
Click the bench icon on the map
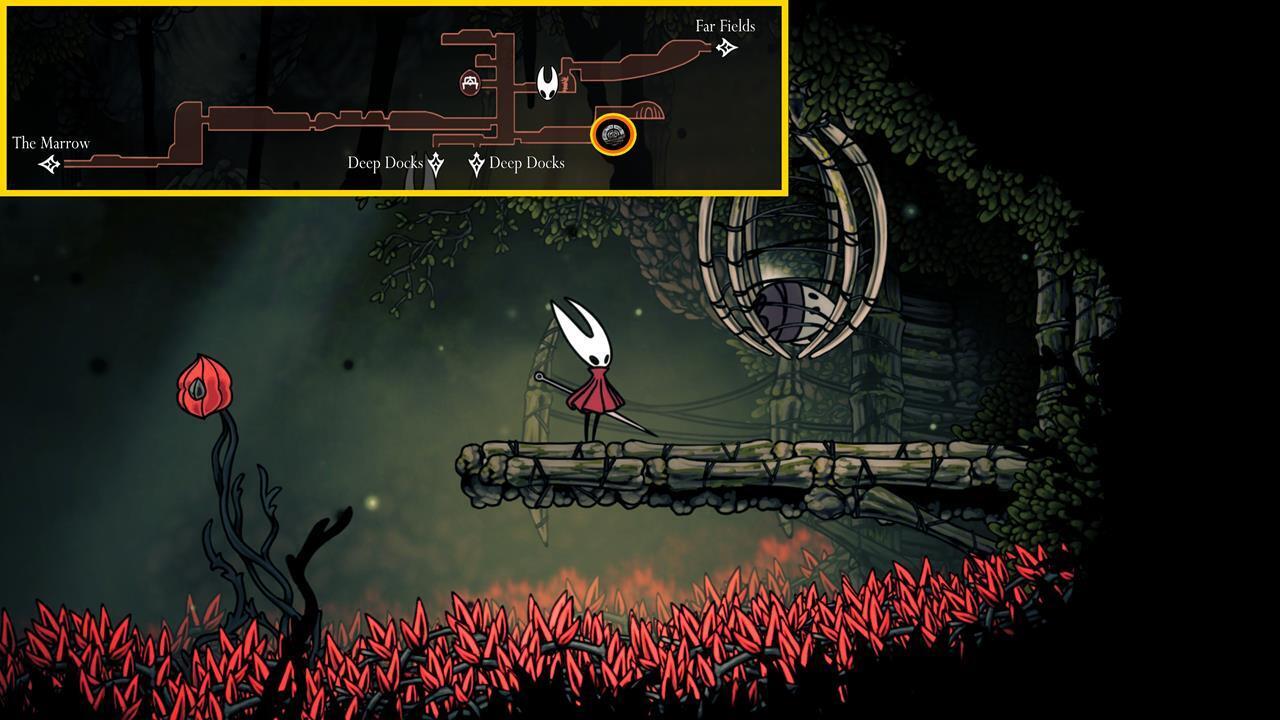coord(472,83)
